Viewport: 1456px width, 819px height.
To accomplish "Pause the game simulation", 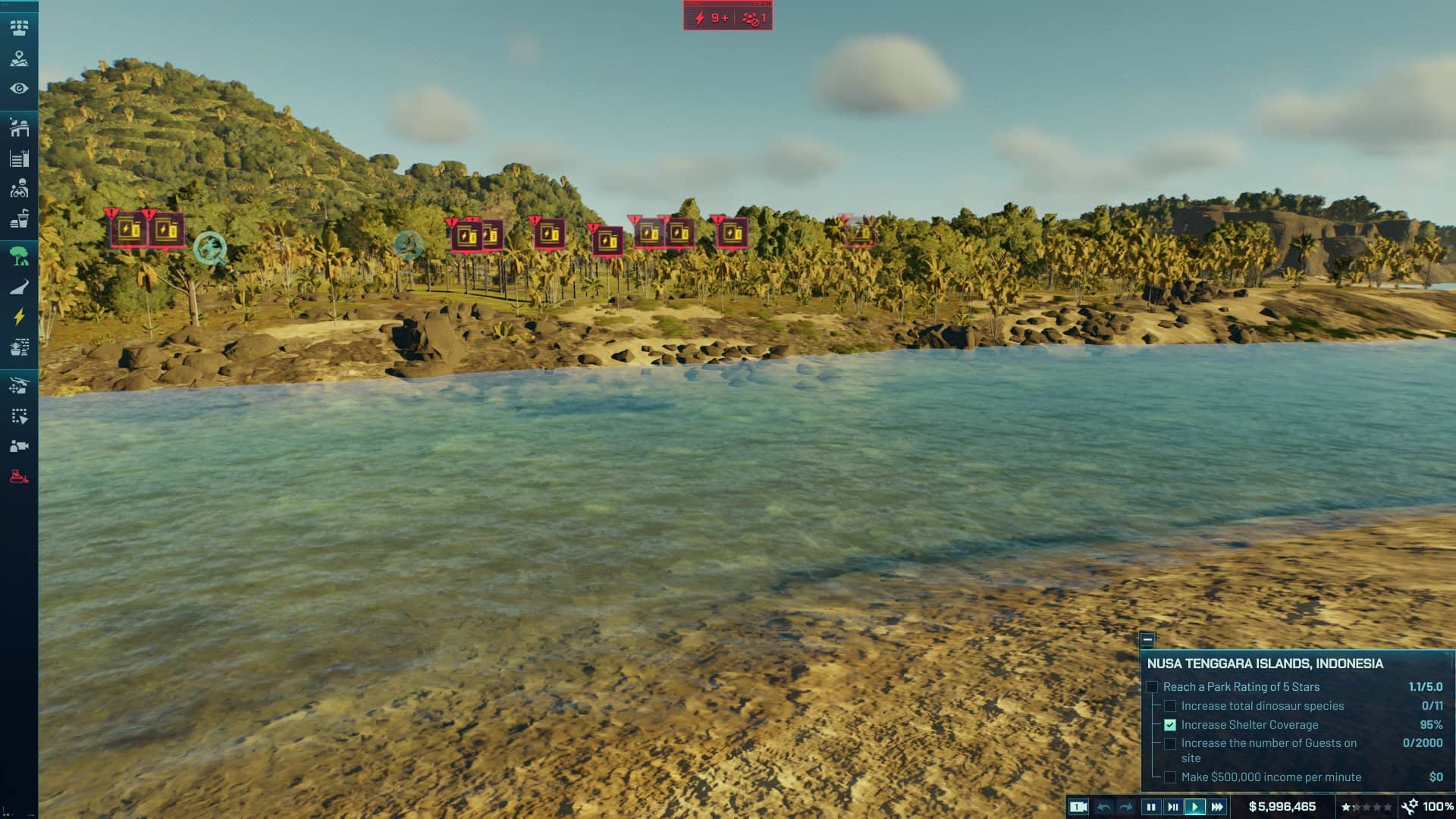I will [x=1152, y=808].
